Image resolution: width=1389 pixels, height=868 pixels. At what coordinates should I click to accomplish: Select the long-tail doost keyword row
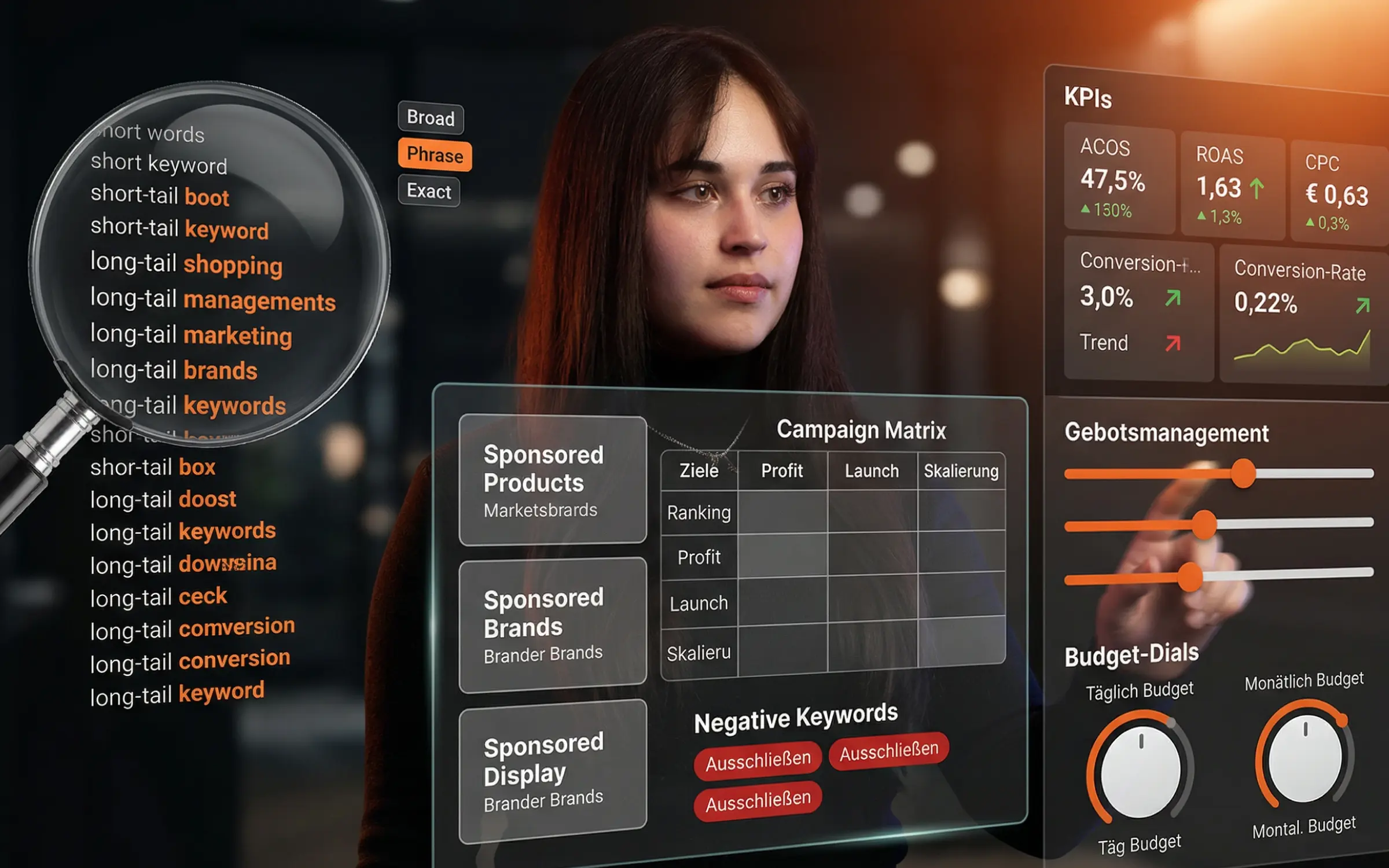pyautogui.click(x=163, y=499)
